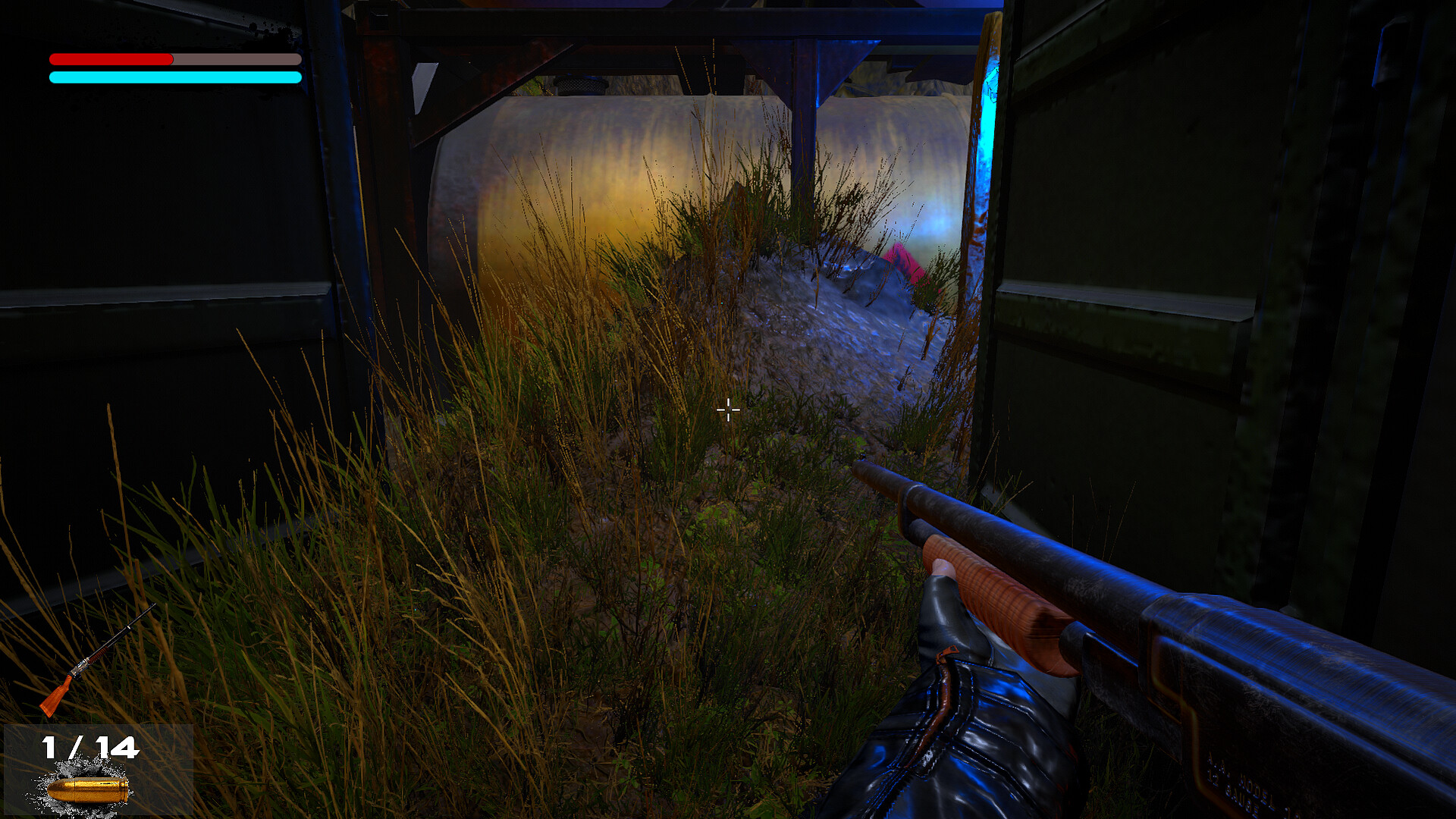This screenshot has width=1456, height=819.
Task: Click the cyan stamina bar below the health bar
Action: 174,76
